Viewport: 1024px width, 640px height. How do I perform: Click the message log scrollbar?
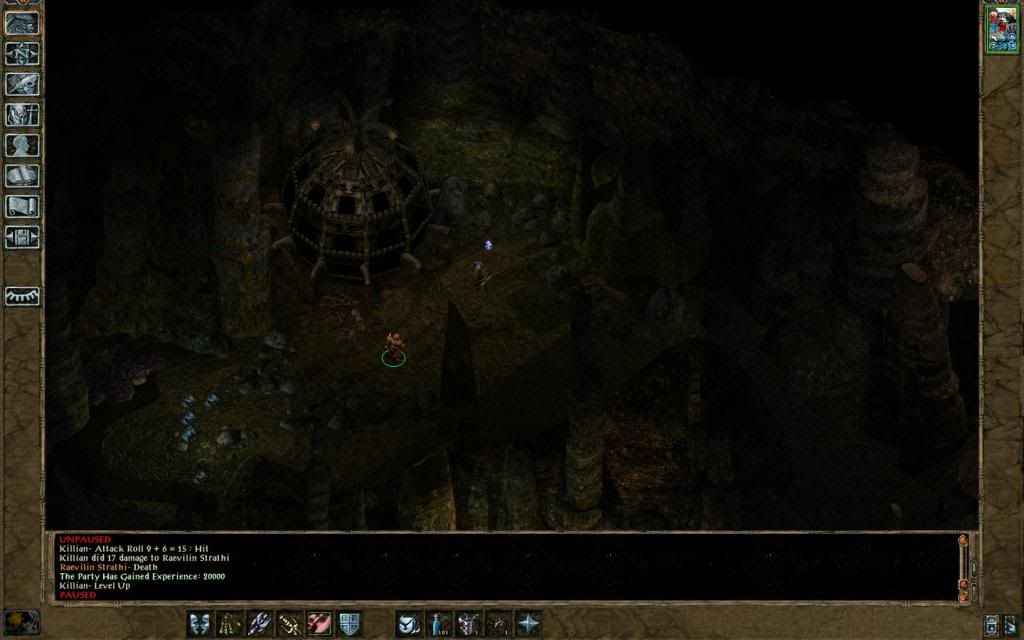(x=964, y=565)
